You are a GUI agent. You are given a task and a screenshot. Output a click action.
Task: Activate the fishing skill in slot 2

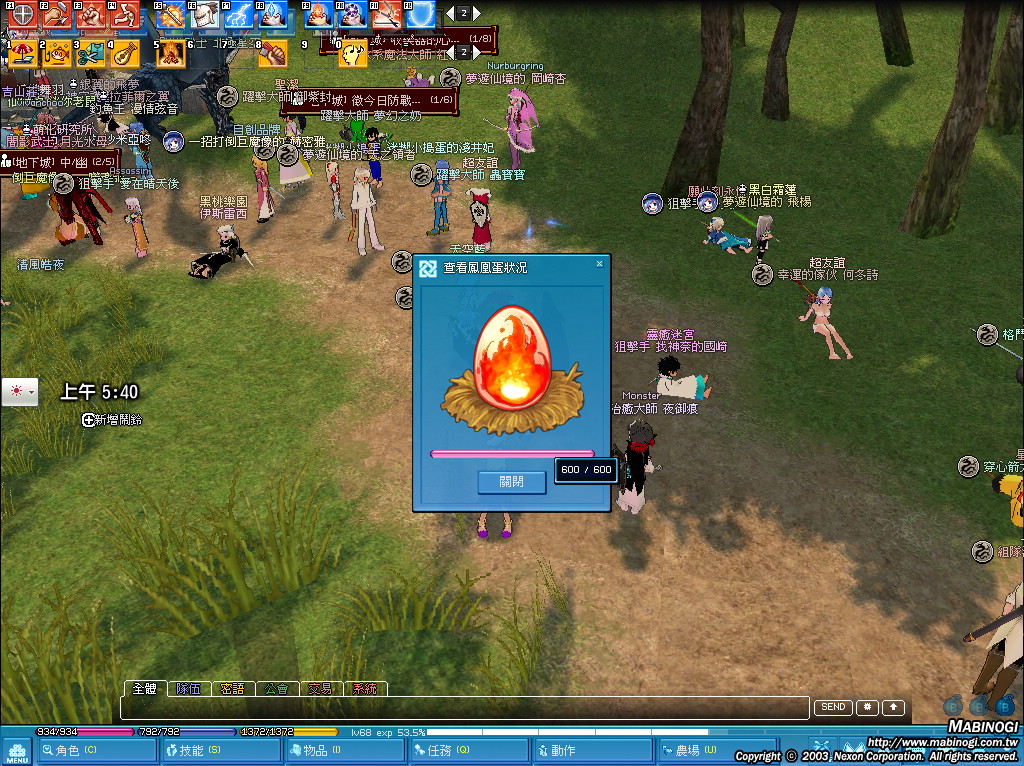57,53
